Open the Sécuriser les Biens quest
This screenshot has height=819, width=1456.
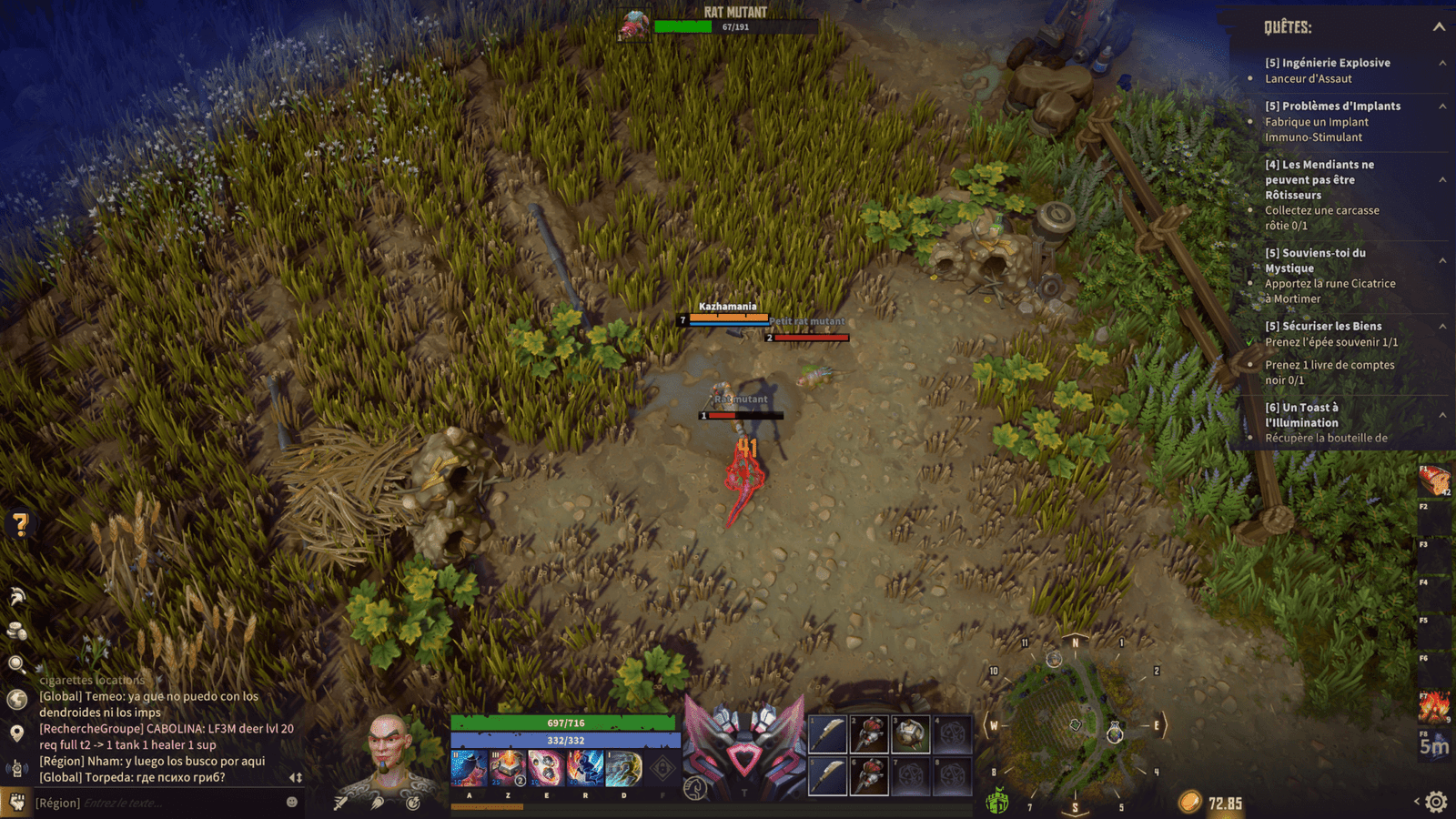point(1323,326)
